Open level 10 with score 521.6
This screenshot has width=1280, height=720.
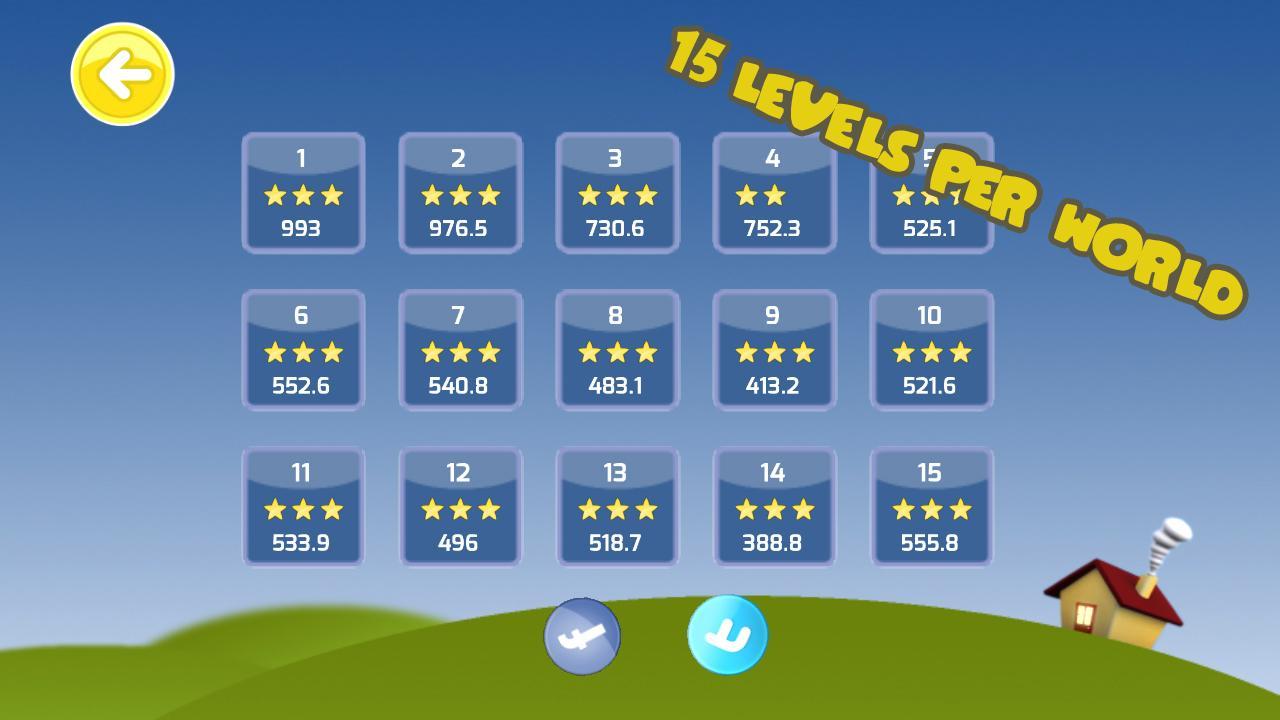(x=931, y=350)
